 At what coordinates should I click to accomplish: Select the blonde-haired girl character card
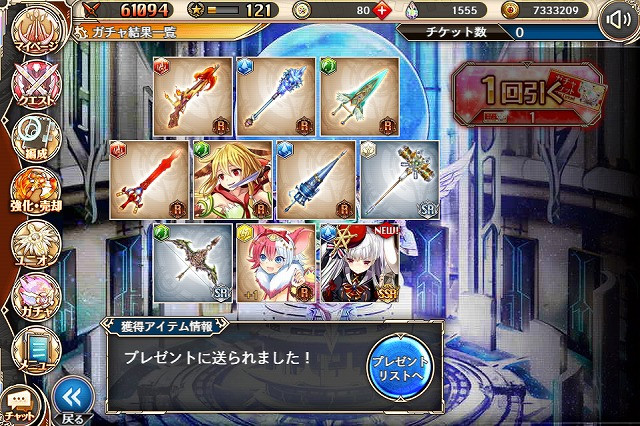pyautogui.click(x=233, y=180)
